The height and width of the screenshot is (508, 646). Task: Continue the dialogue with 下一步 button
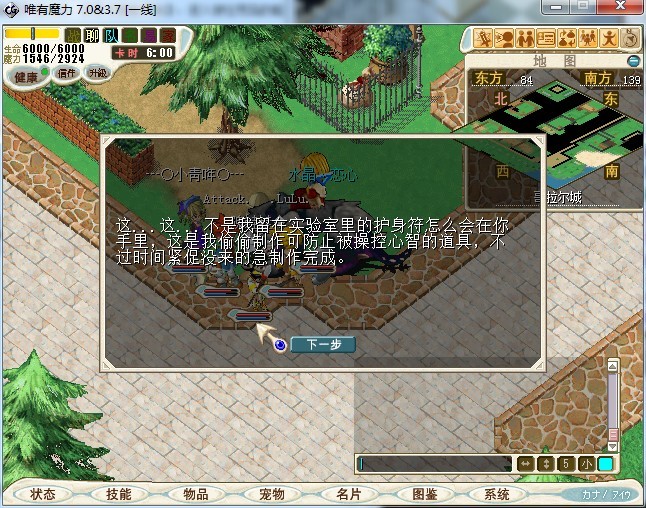(323, 344)
